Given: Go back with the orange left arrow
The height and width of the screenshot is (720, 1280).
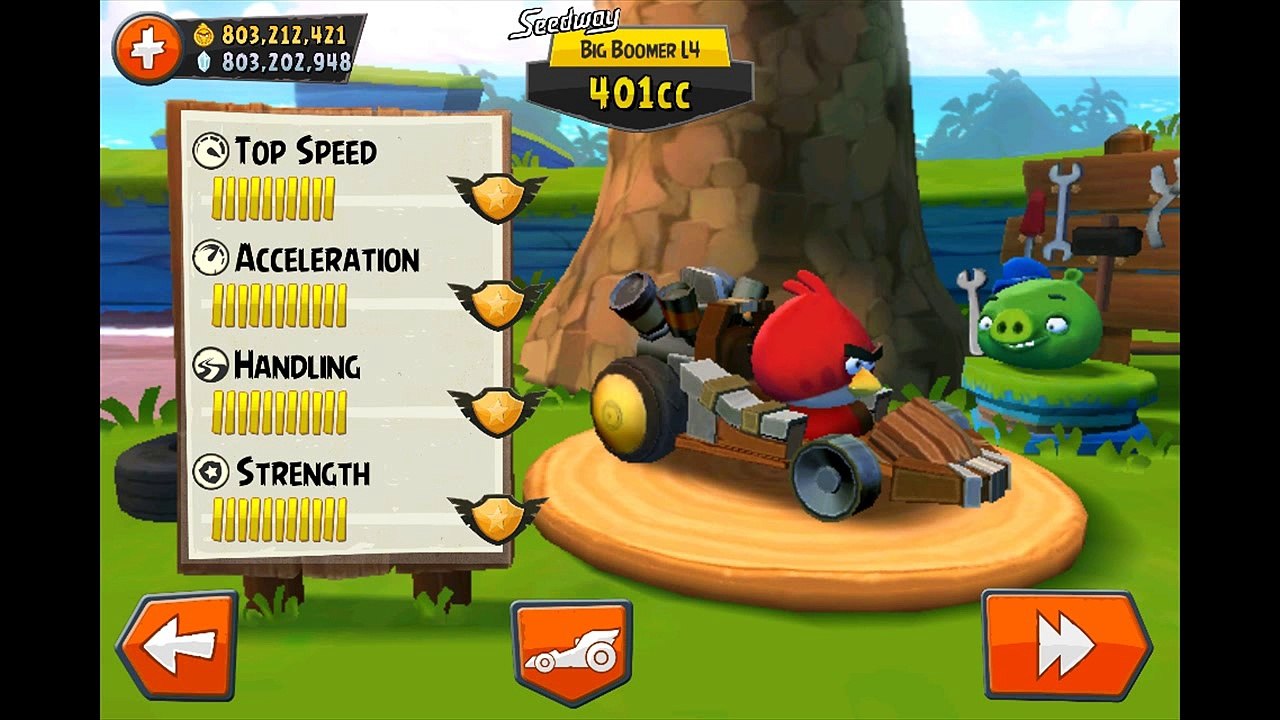Looking at the screenshot, I should (x=178, y=646).
